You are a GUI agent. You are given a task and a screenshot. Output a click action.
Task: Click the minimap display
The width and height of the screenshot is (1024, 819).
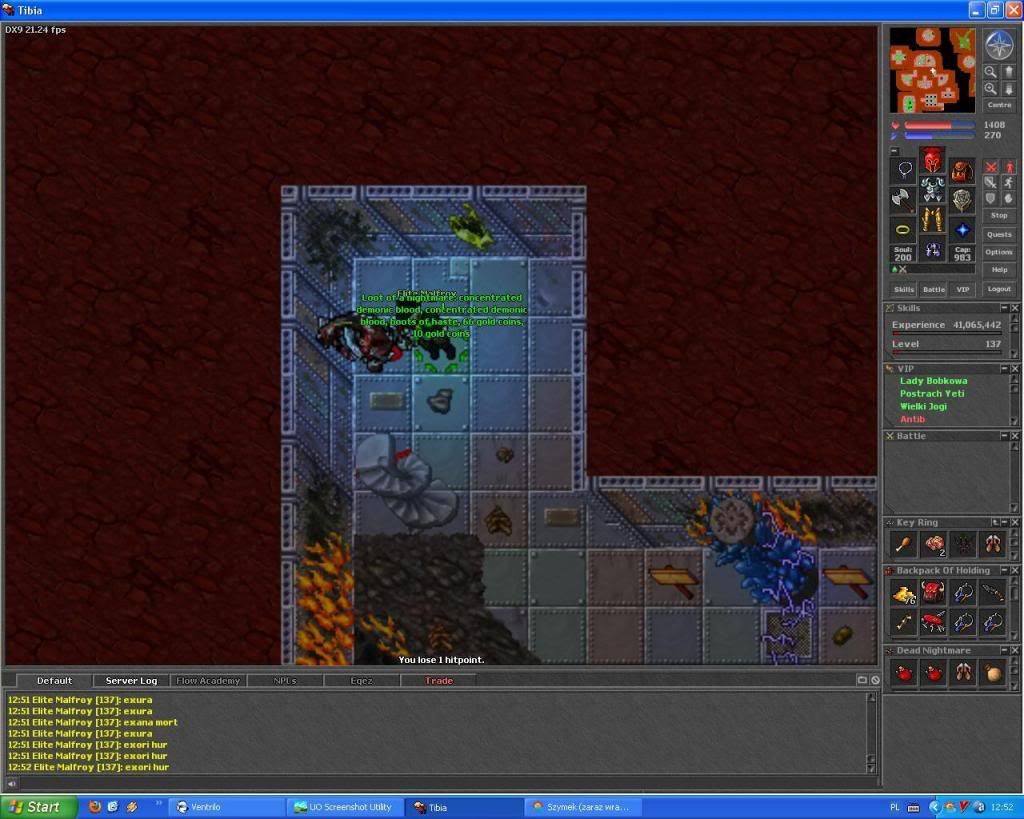click(x=932, y=70)
